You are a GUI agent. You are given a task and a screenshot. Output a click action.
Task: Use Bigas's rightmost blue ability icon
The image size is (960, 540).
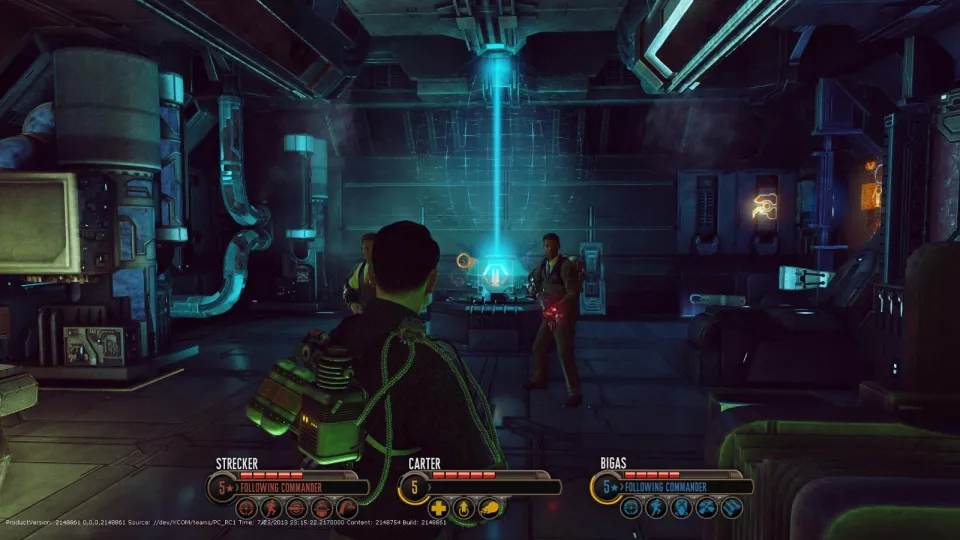point(732,507)
